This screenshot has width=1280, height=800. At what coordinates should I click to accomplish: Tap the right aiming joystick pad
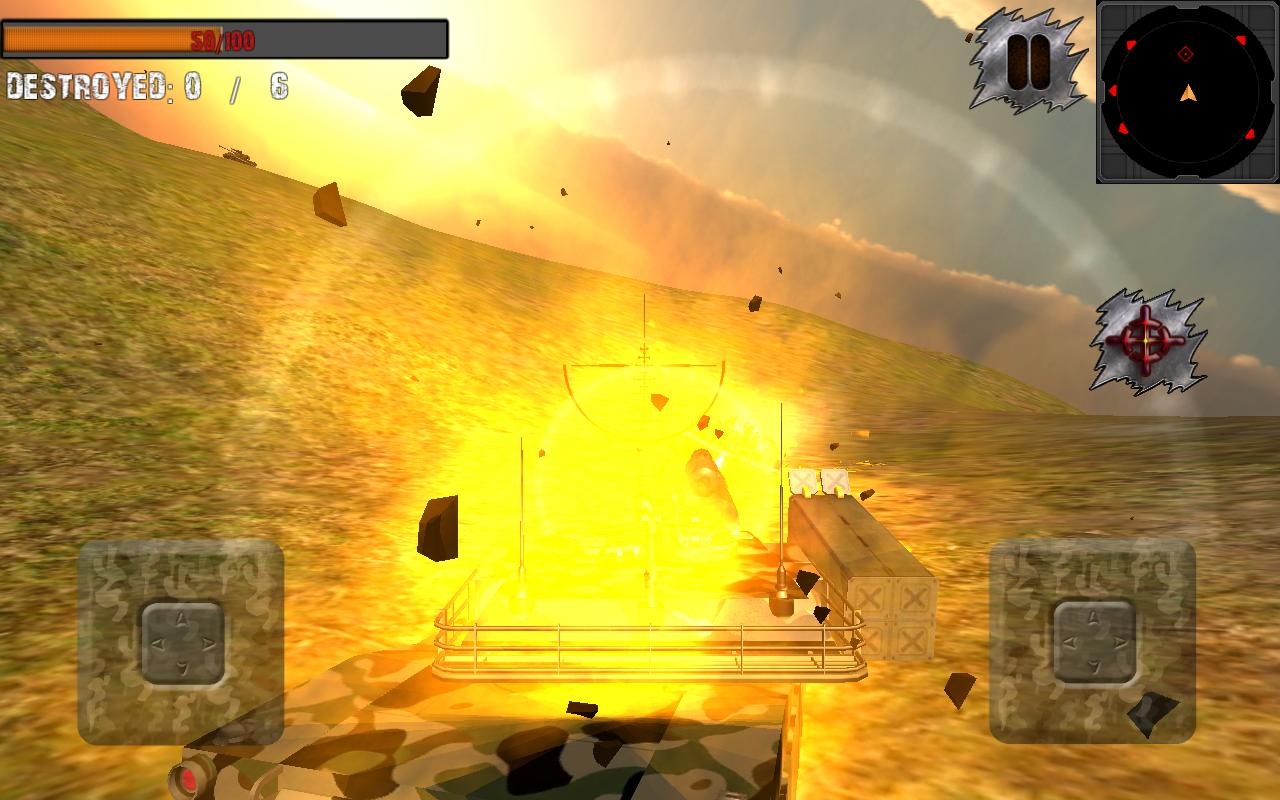(1094, 642)
